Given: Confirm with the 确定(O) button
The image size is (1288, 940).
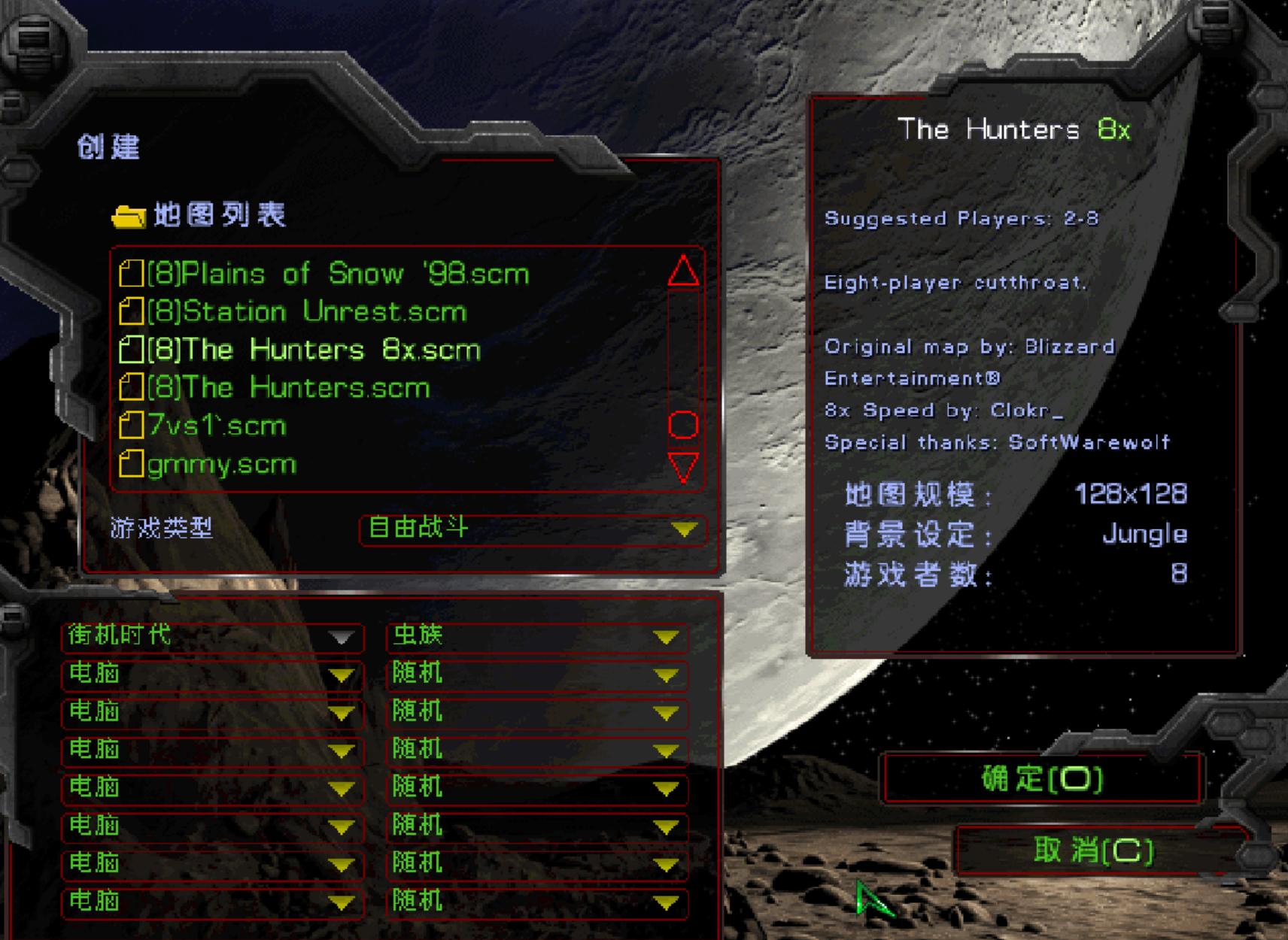Looking at the screenshot, I should [x=1042, y=779].
